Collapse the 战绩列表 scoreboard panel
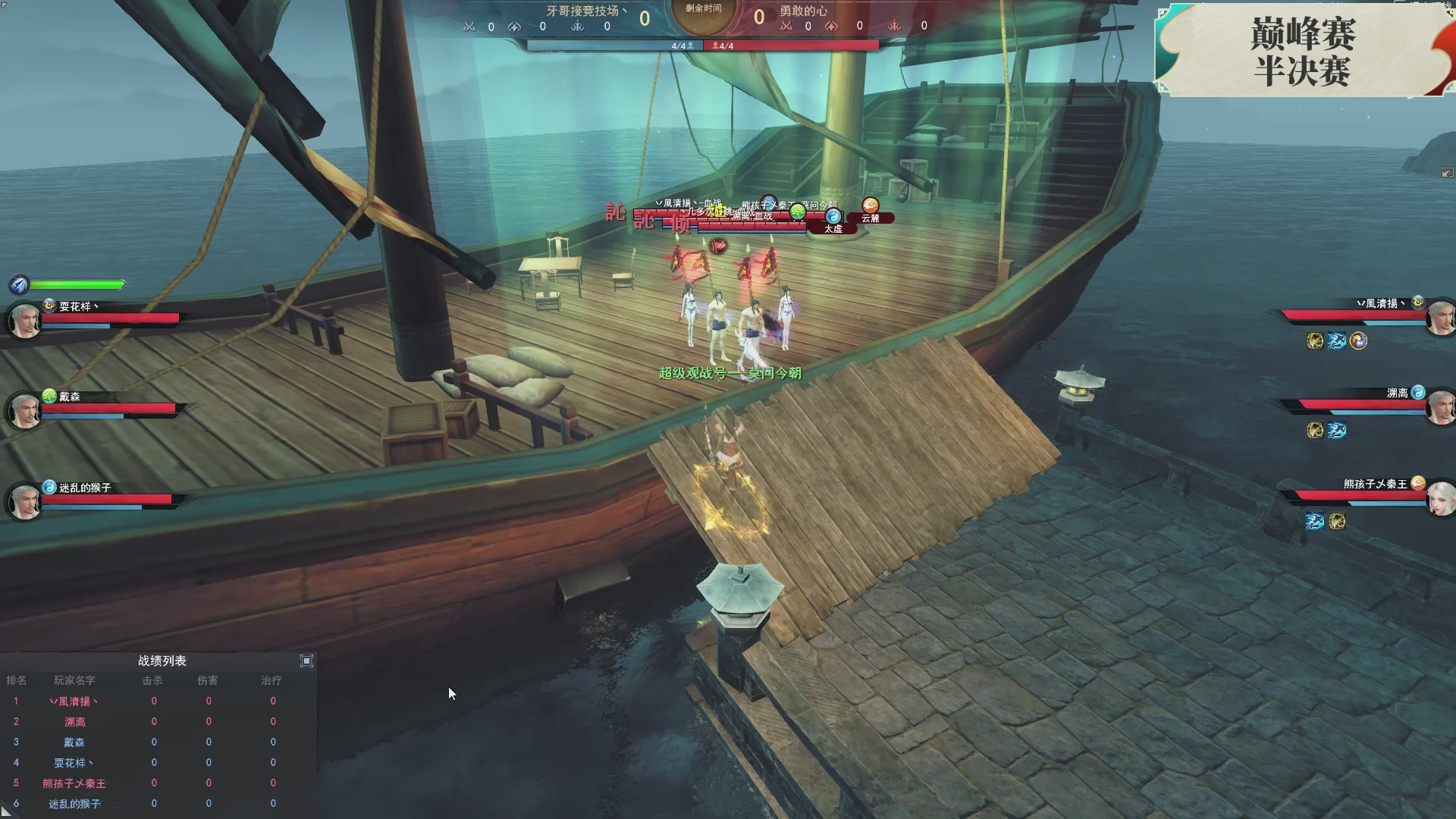1456x819 pixels. click(306, 661)
